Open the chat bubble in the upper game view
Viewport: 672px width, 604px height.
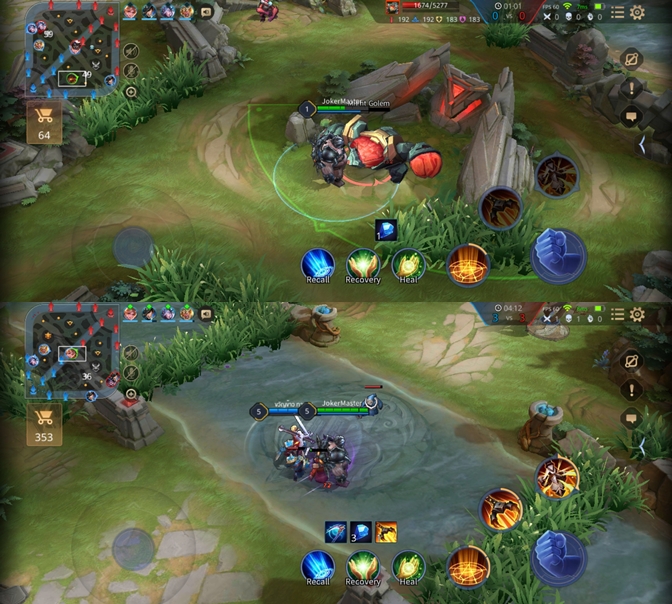631,117
